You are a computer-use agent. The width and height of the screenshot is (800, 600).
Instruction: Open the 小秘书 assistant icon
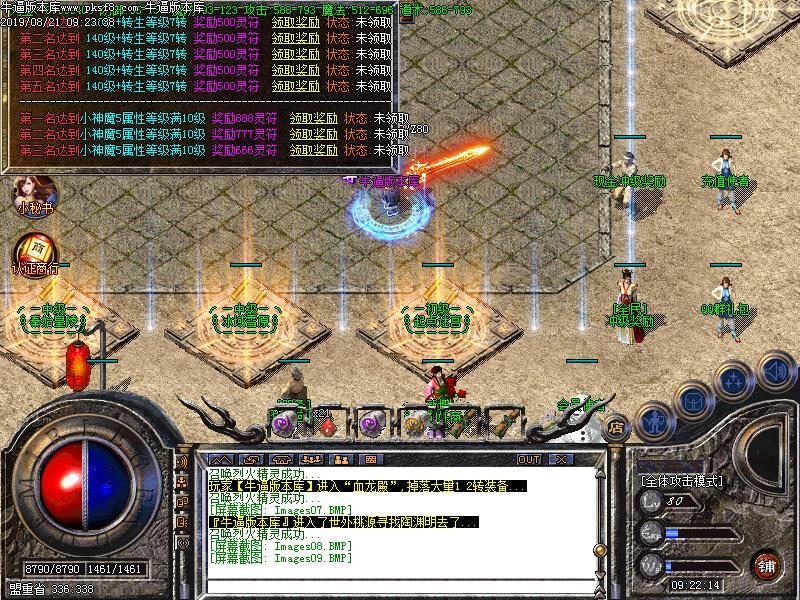(35, 193)
